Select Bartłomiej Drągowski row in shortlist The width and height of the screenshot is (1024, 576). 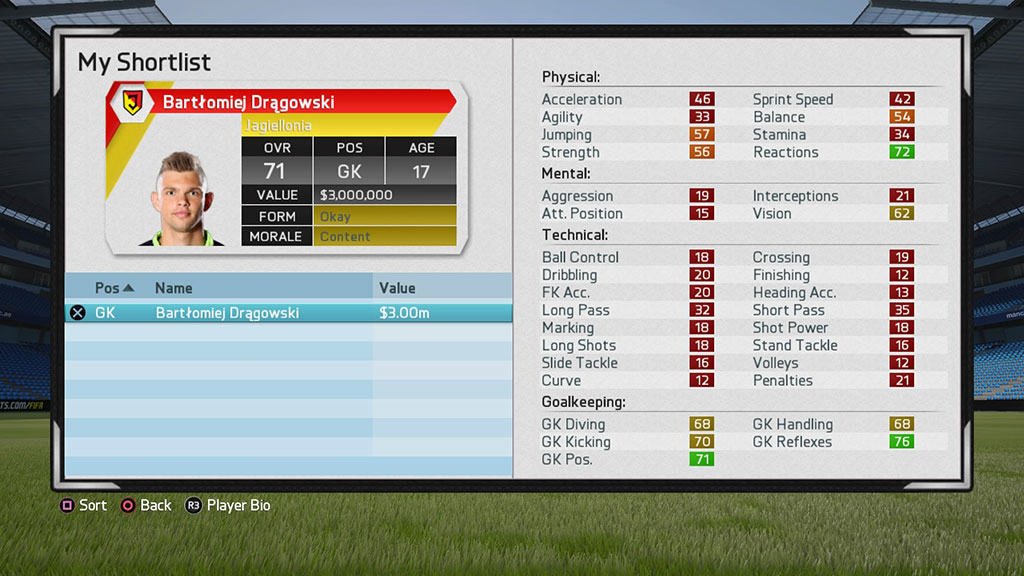[288, 313]
